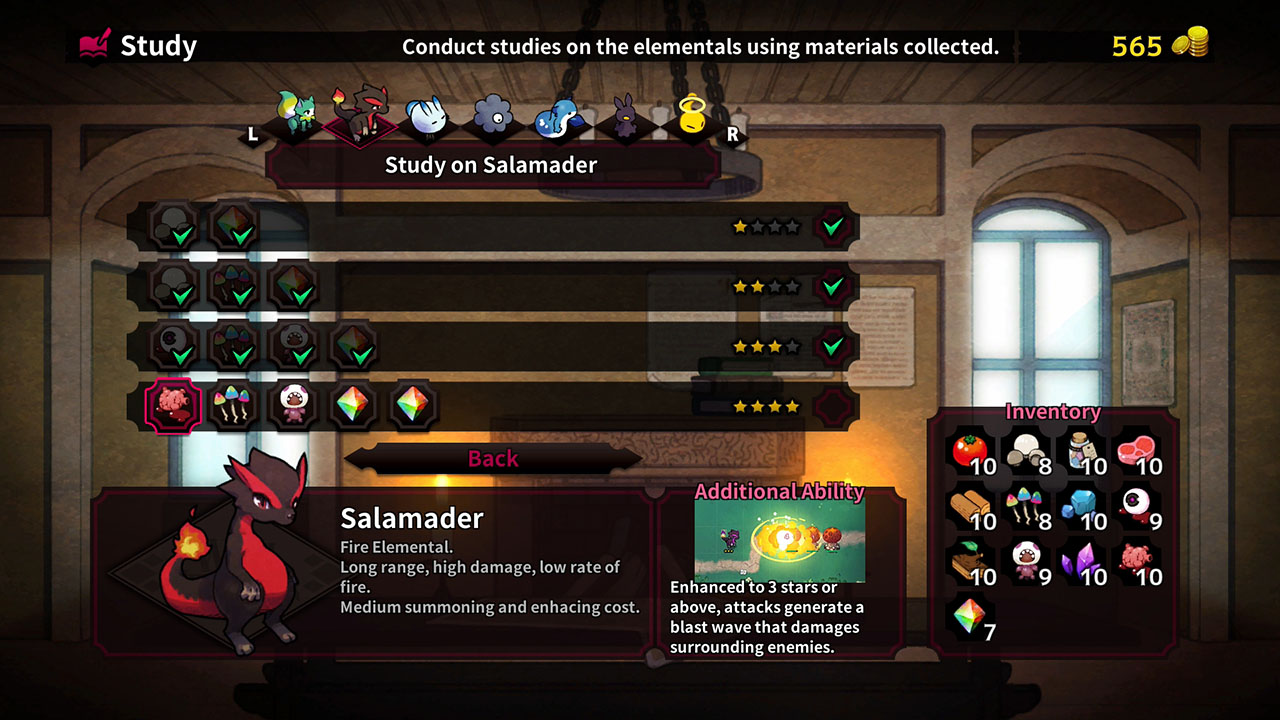Select the golden angel elemental tab
The height and width of the screenshot is (720, 1280).
tap(690, 118)
